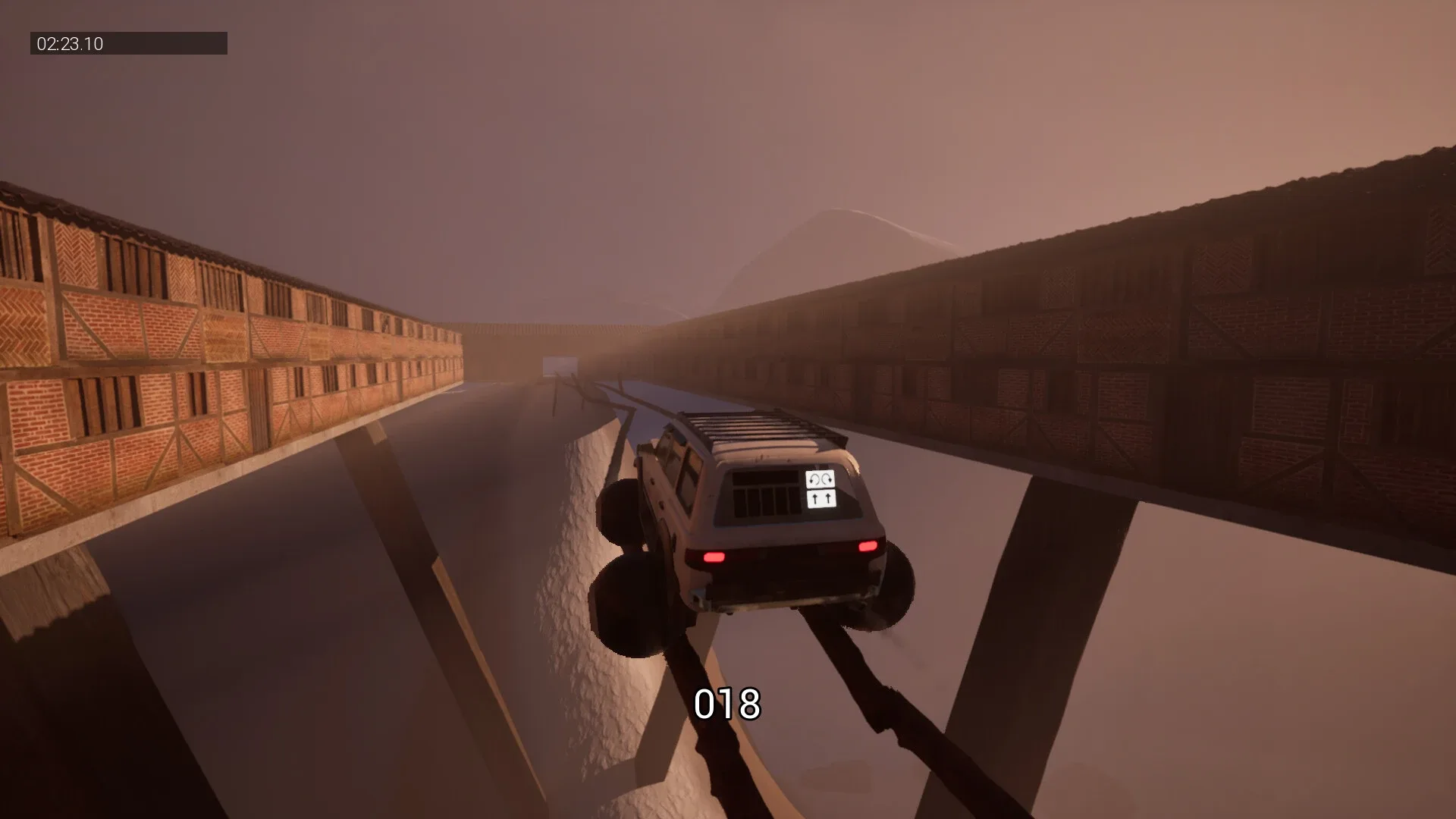This screenshot has width=1456, height=819.
Task: Click the right curved arrow on the window sticker
Action: [x=827, y=478]
